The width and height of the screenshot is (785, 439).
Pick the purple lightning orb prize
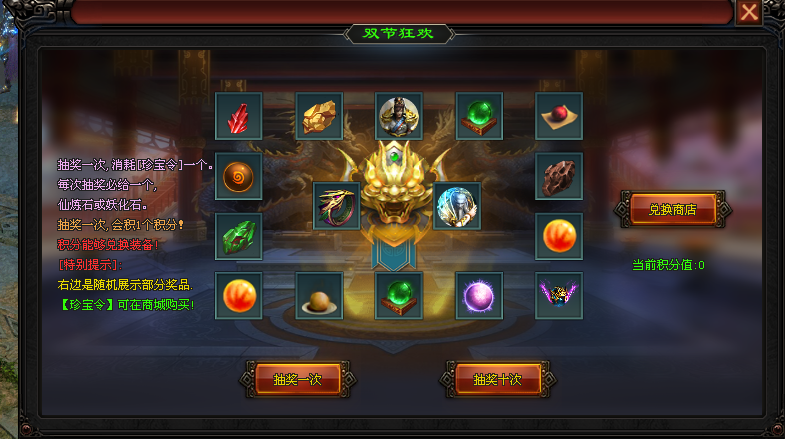479,296
